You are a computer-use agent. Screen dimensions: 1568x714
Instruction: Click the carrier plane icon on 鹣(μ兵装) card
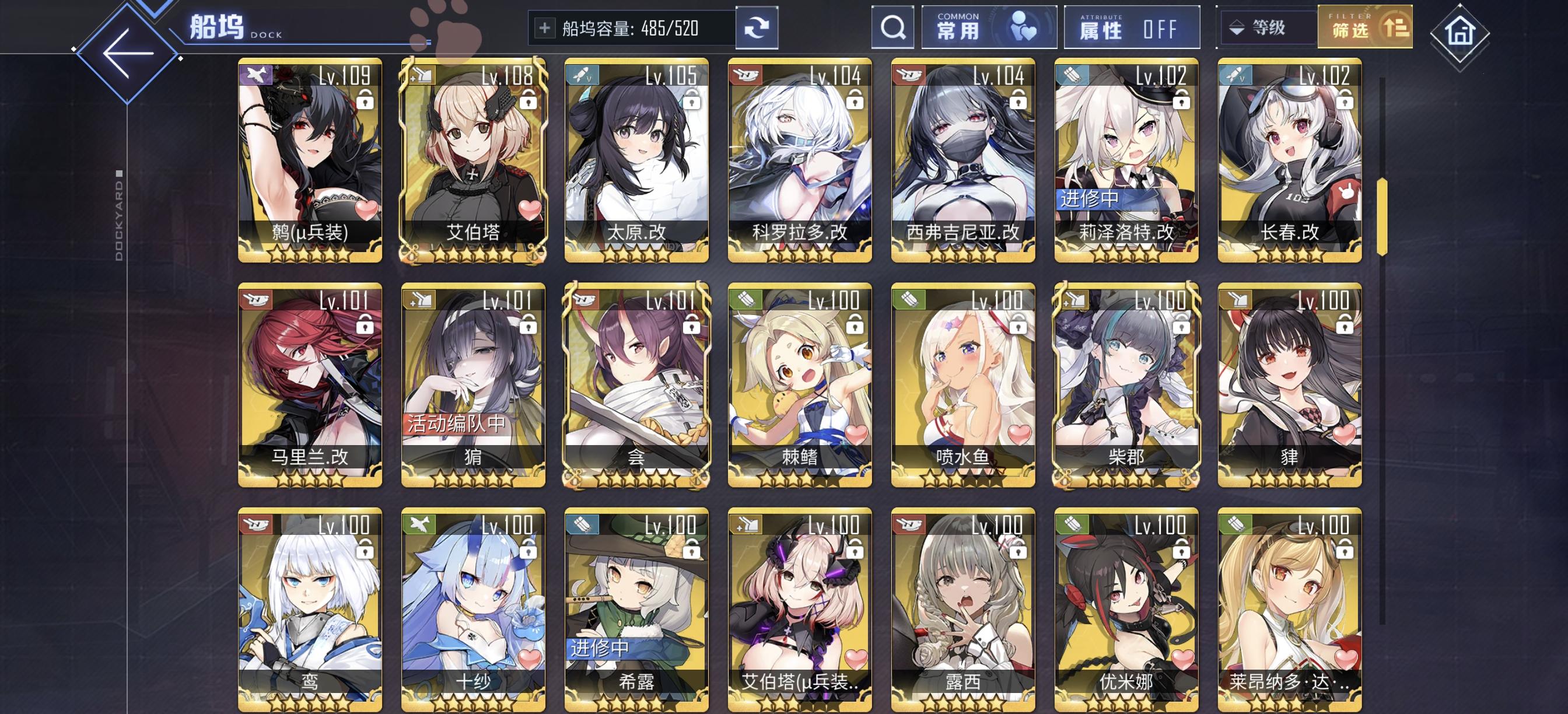pyautogui.click(x=256, y=75)
